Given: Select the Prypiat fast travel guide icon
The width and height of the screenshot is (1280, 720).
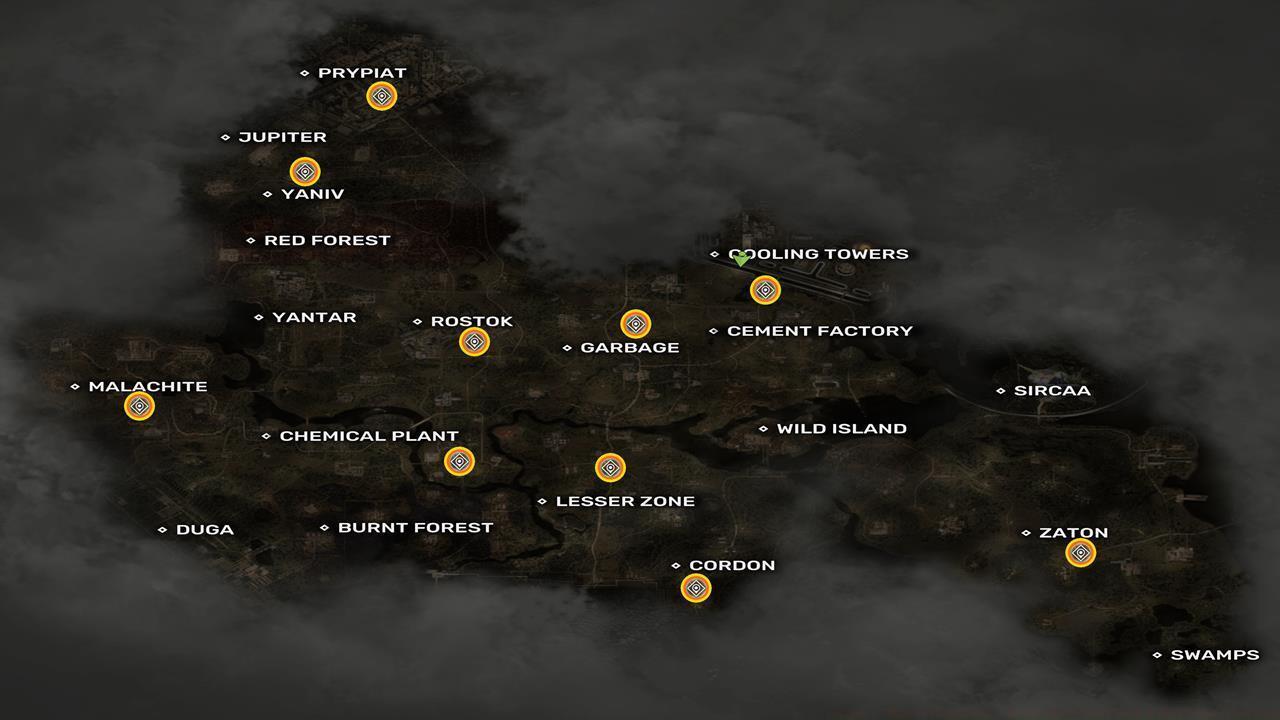Looking at the screenshot, I should click(x=383, y=96).
